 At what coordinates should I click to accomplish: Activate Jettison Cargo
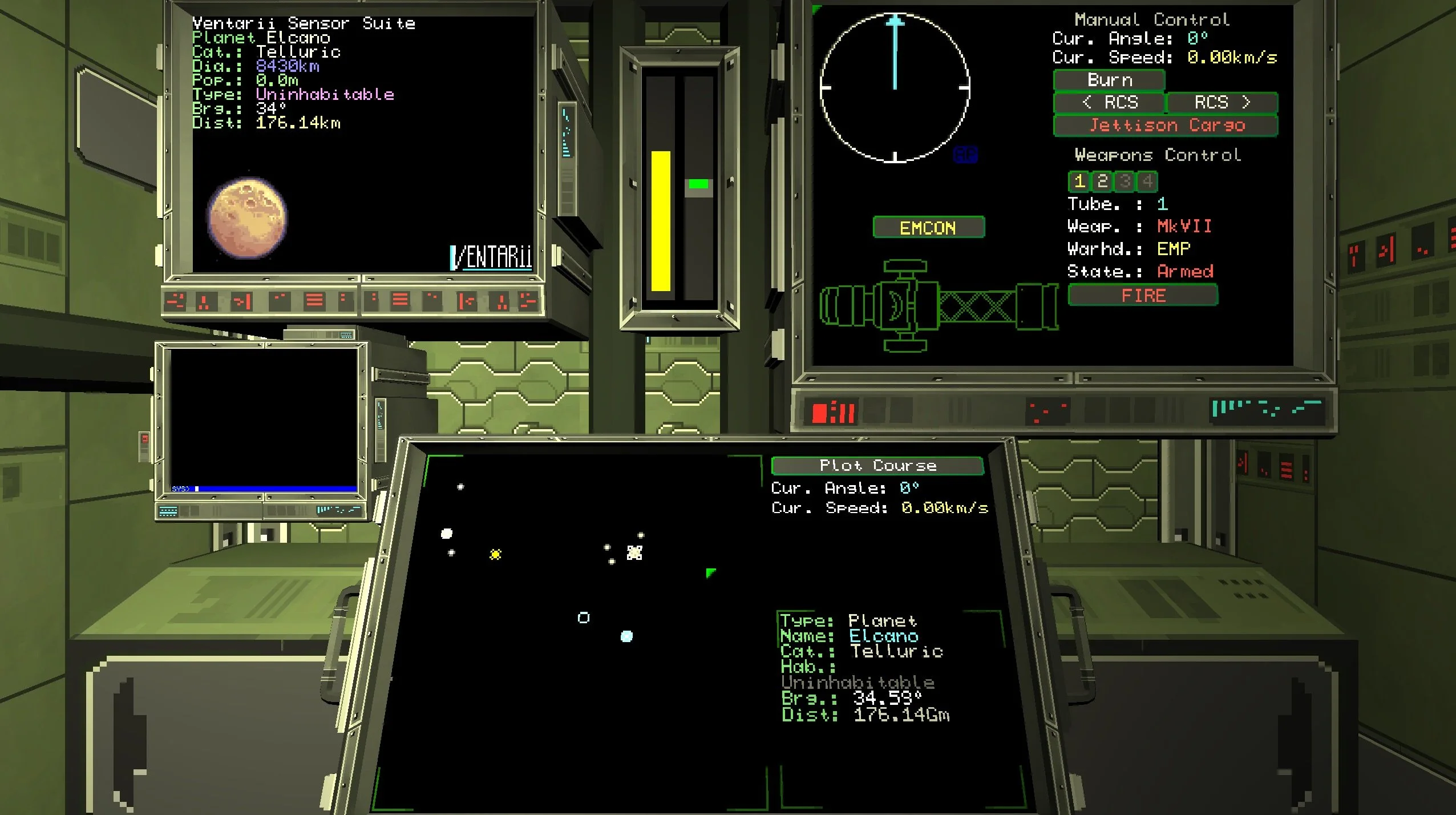(x=1166, y=125)
